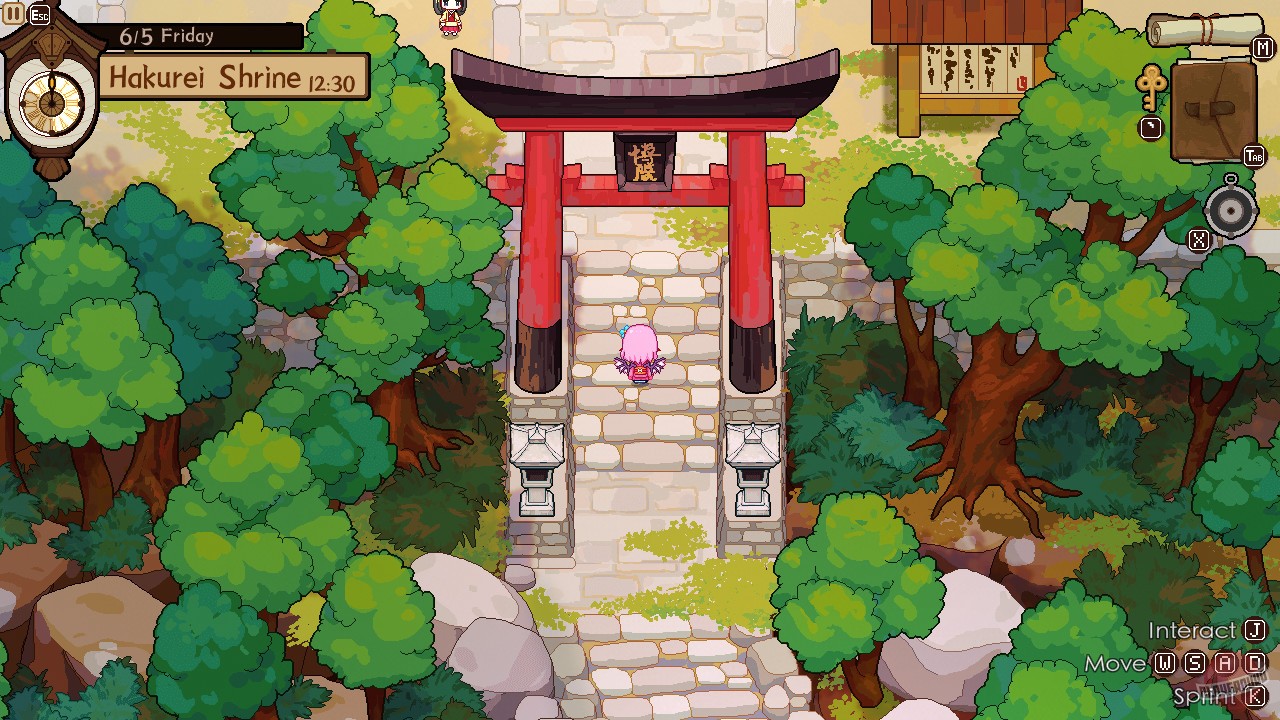
Task: Click the pause icon in the top-left corner
Action: tap(12, 13)
